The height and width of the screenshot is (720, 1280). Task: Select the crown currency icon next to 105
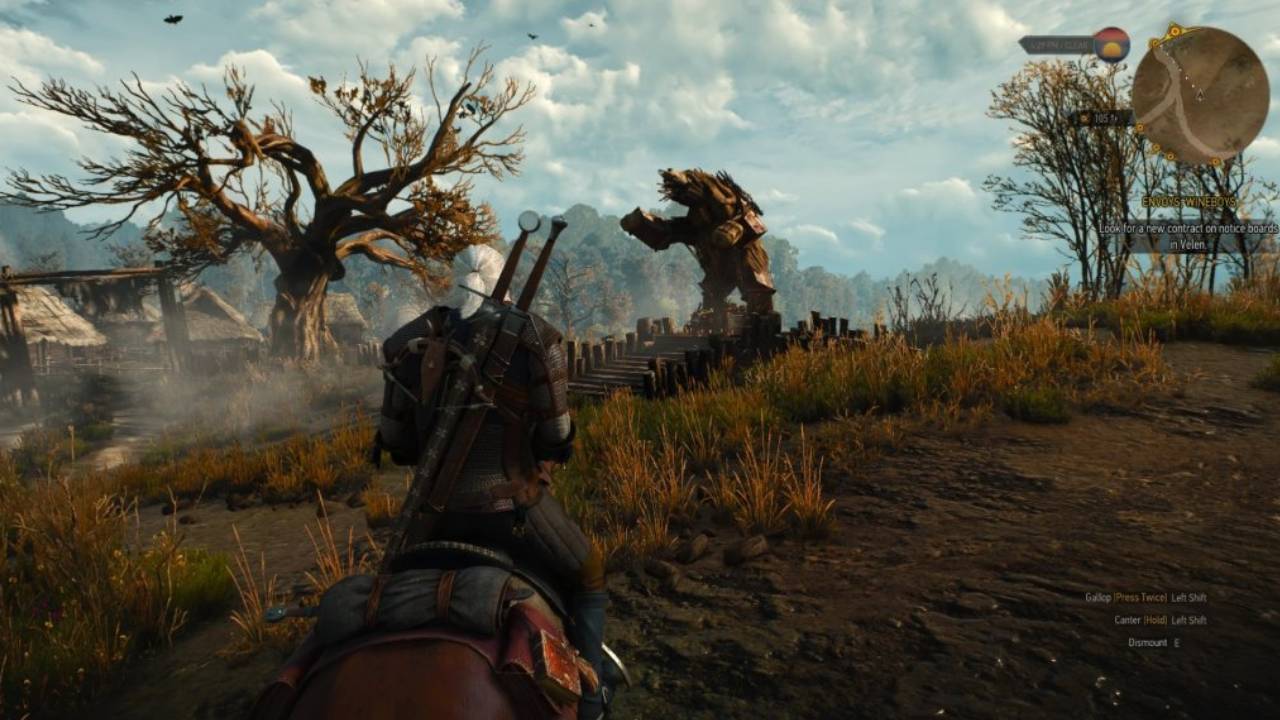(1084, 116)
